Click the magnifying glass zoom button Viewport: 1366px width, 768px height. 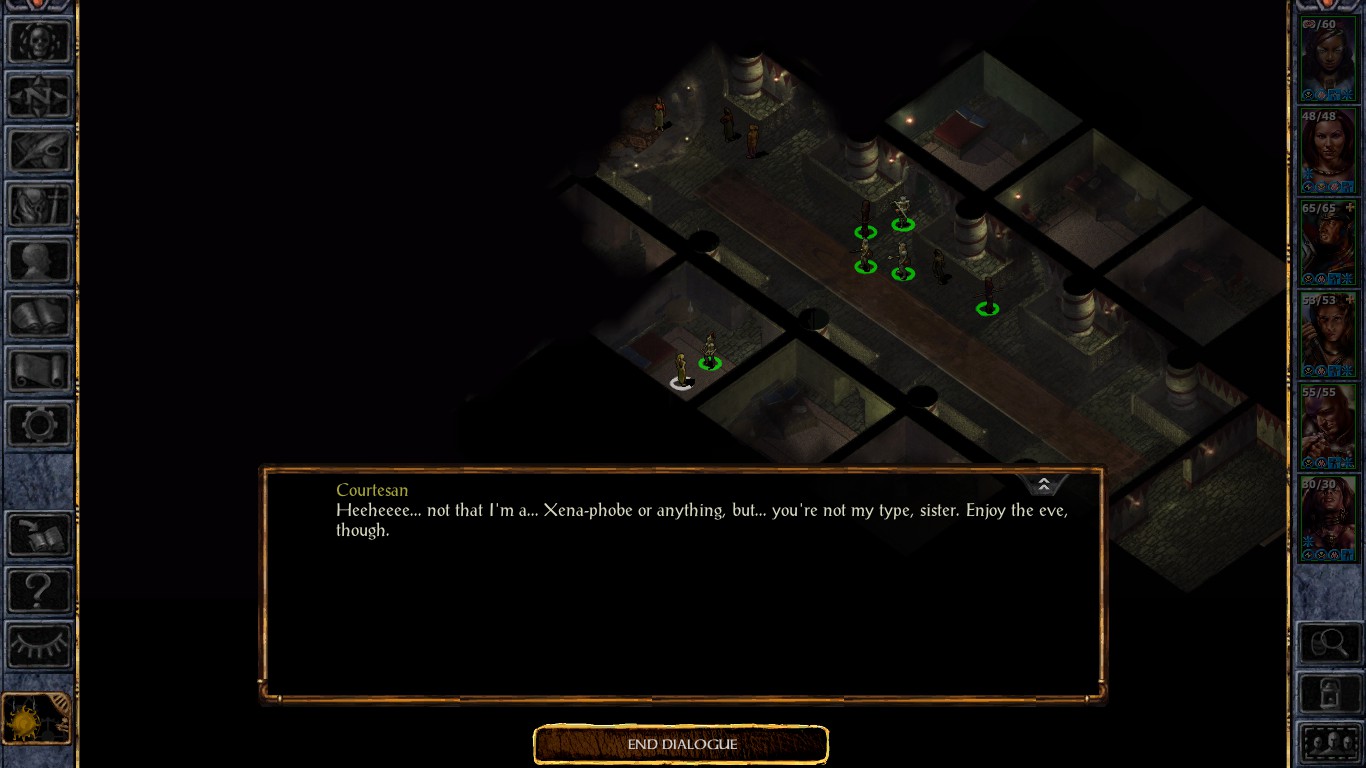[1328, 643]
